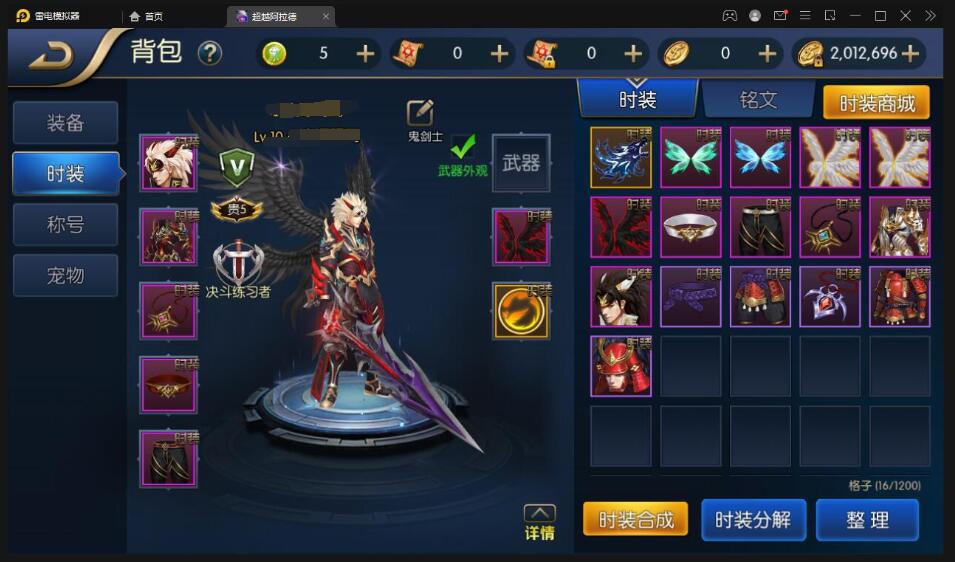Select the white belt fashion item
Screen dimensions: 955x562
tap(690, 227)
